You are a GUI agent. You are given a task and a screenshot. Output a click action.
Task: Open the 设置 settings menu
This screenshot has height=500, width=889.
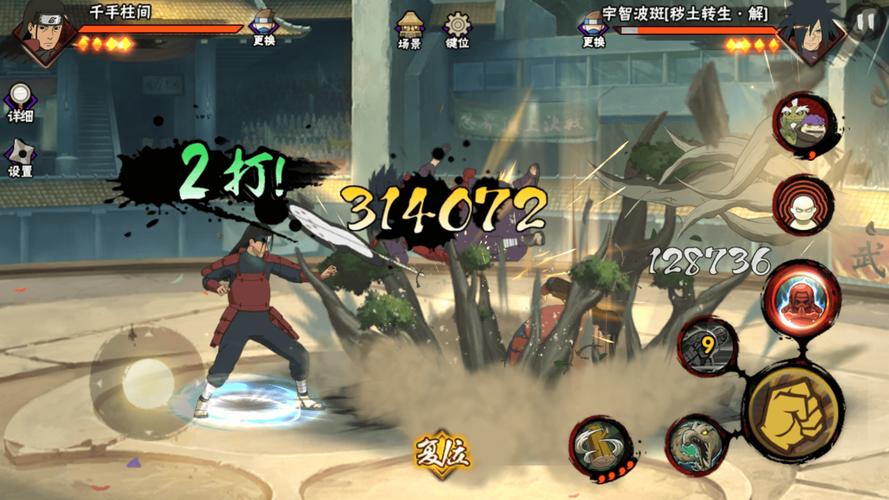pyautogui.click(x=20, y=156)
